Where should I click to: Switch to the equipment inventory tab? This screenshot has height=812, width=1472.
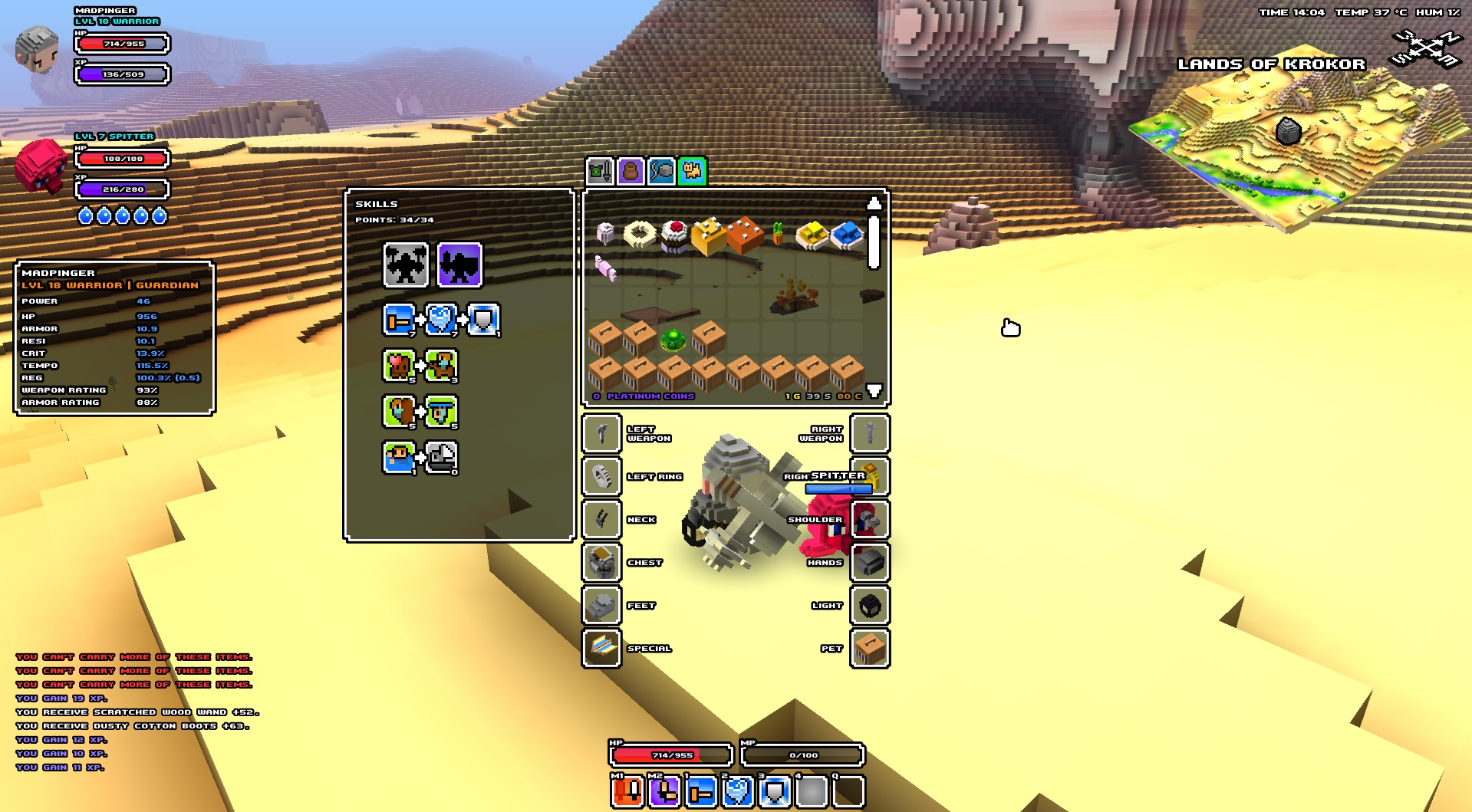click(x=600, y=171)
